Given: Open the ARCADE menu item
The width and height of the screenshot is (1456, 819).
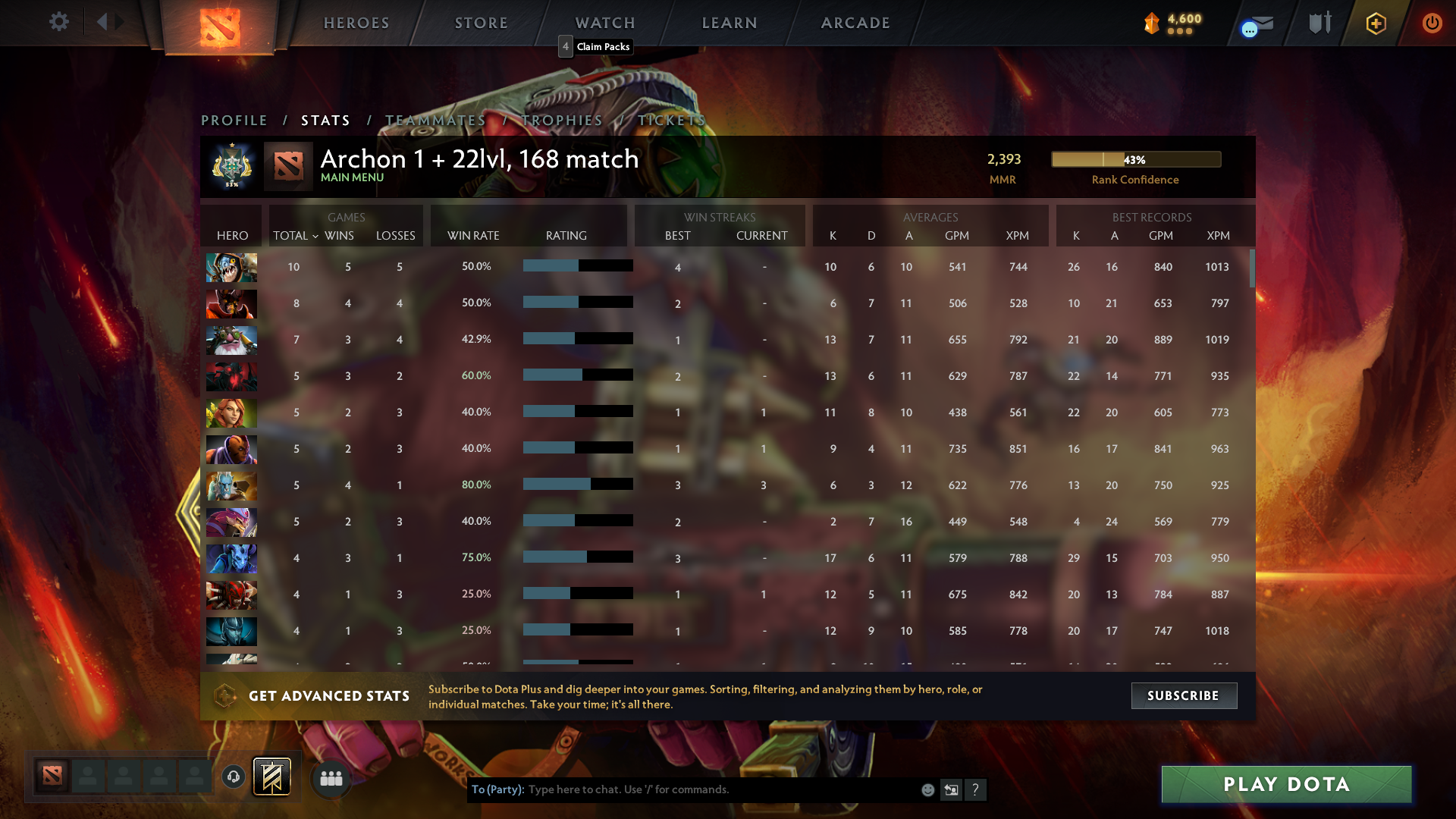Looking at the screenshot, I should 855,23.
